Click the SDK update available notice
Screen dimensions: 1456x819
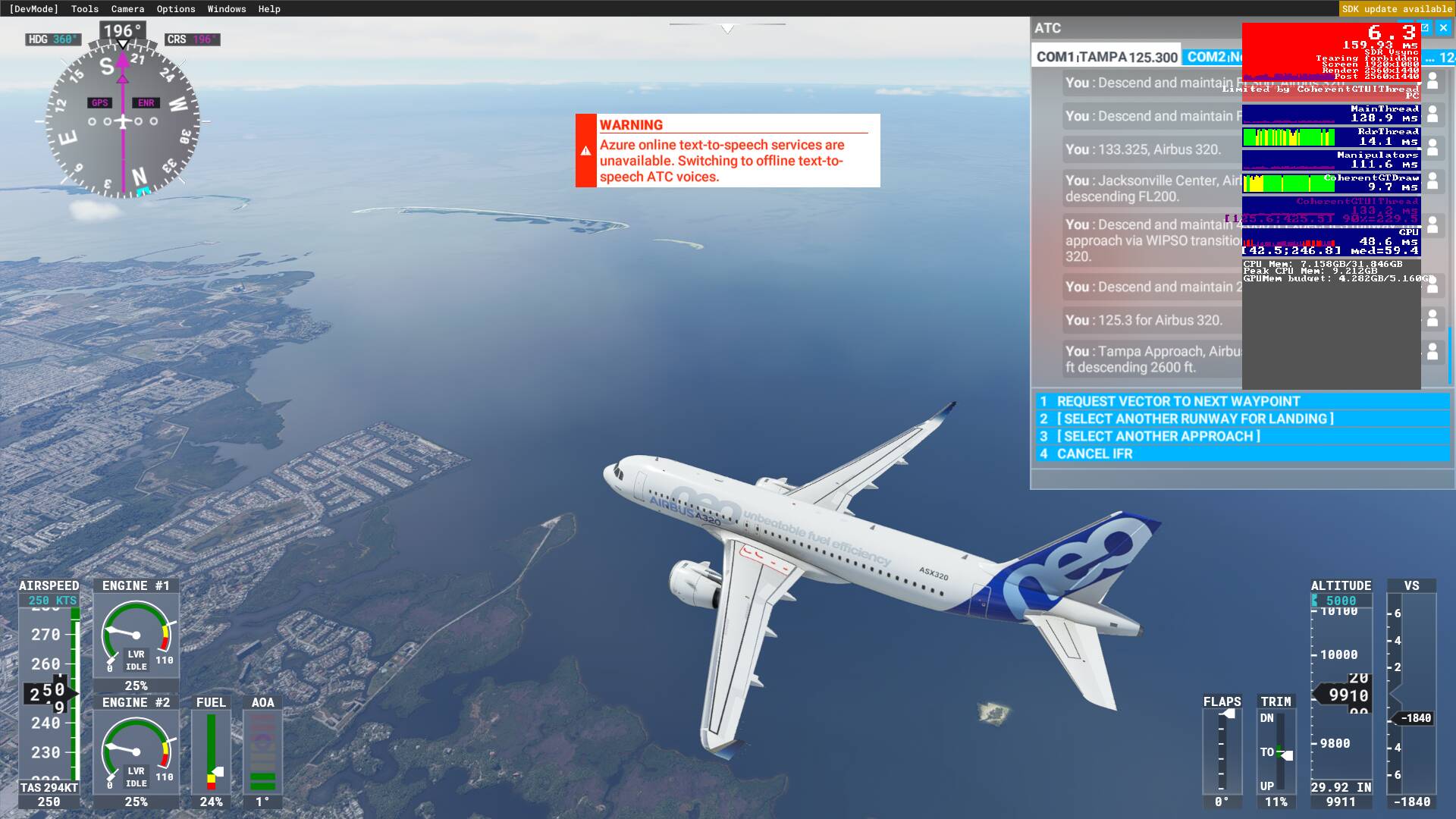point(1396,9)
